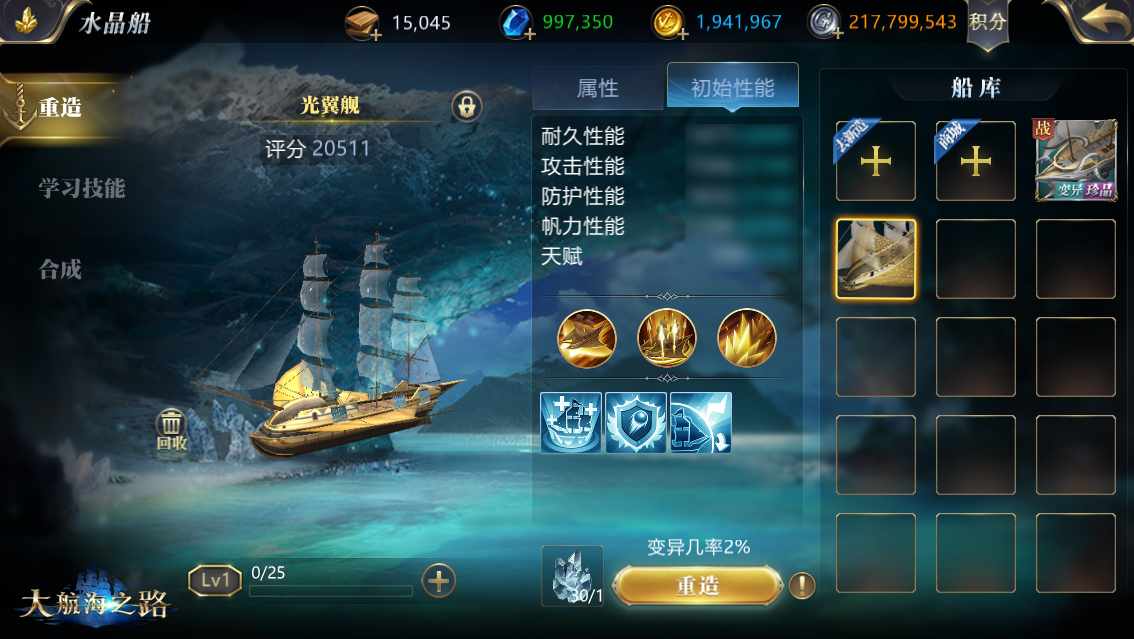Choose the 变异 珍品 ship thumbnail
This screenshot has height=639, width=1134.
(x=1075, y=161)
